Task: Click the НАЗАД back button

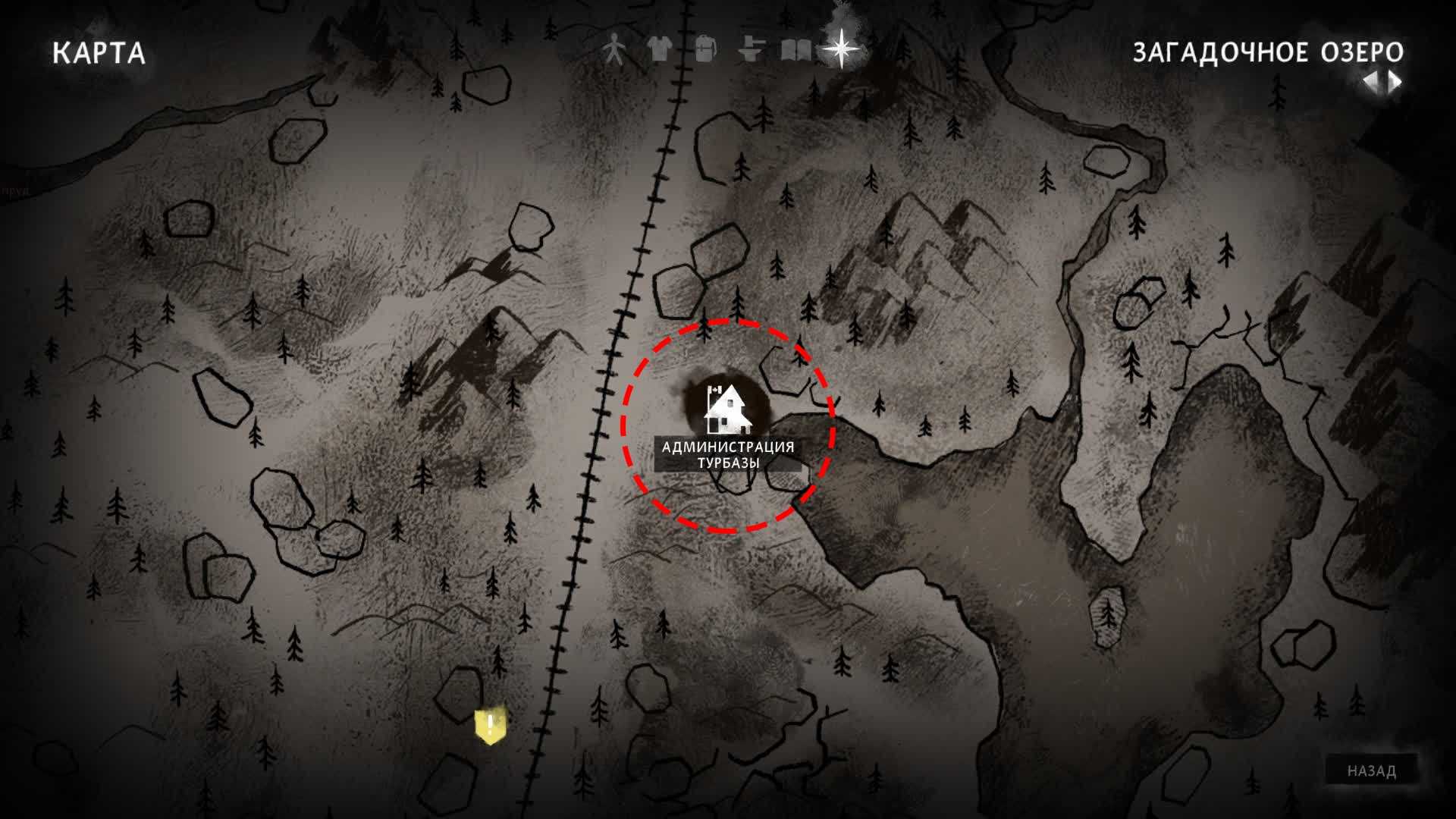Action: point(1371,771)
